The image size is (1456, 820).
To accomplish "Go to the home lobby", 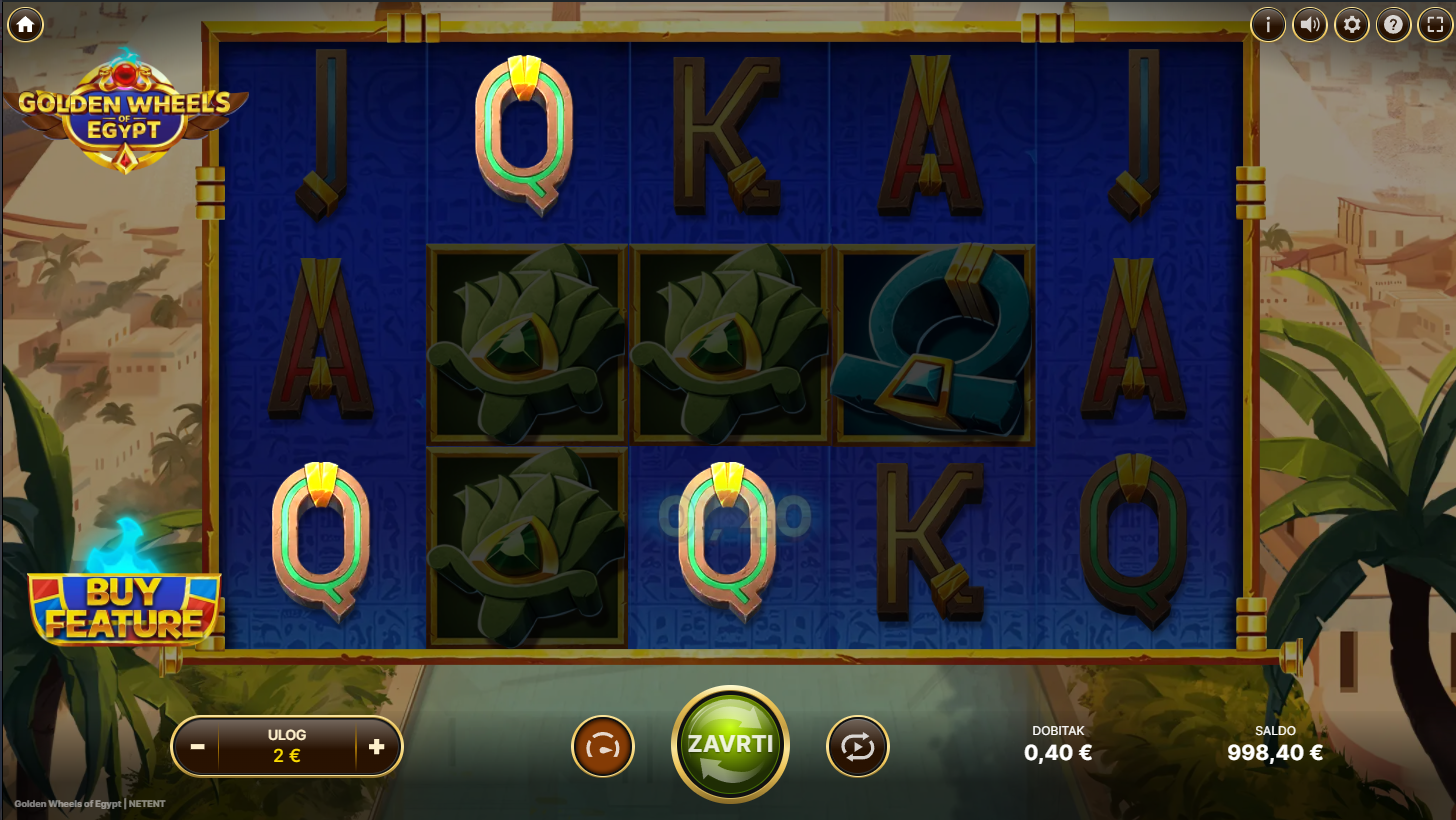I will click(25, 25).
